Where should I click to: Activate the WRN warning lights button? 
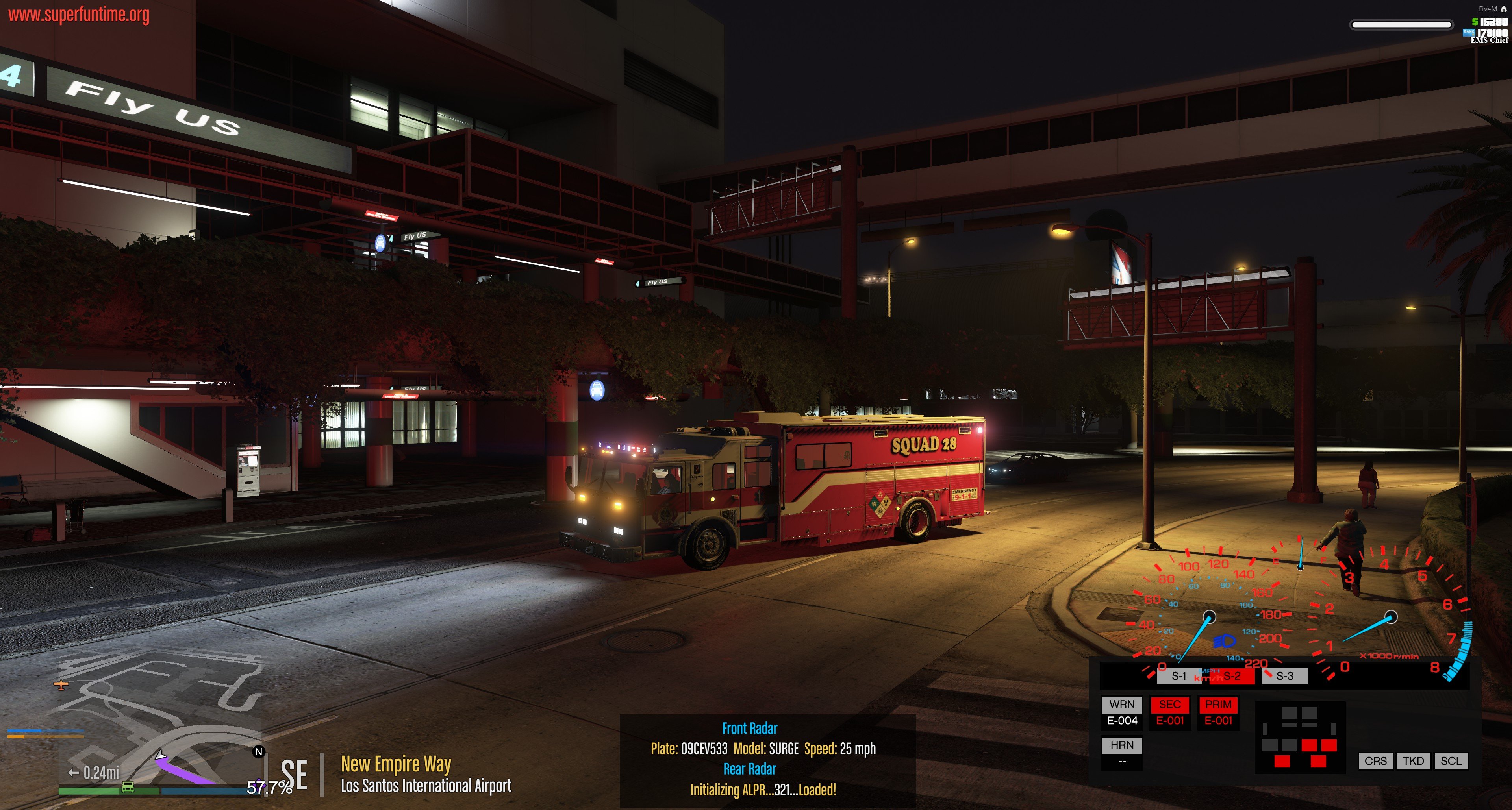[x=1122, y=705]
